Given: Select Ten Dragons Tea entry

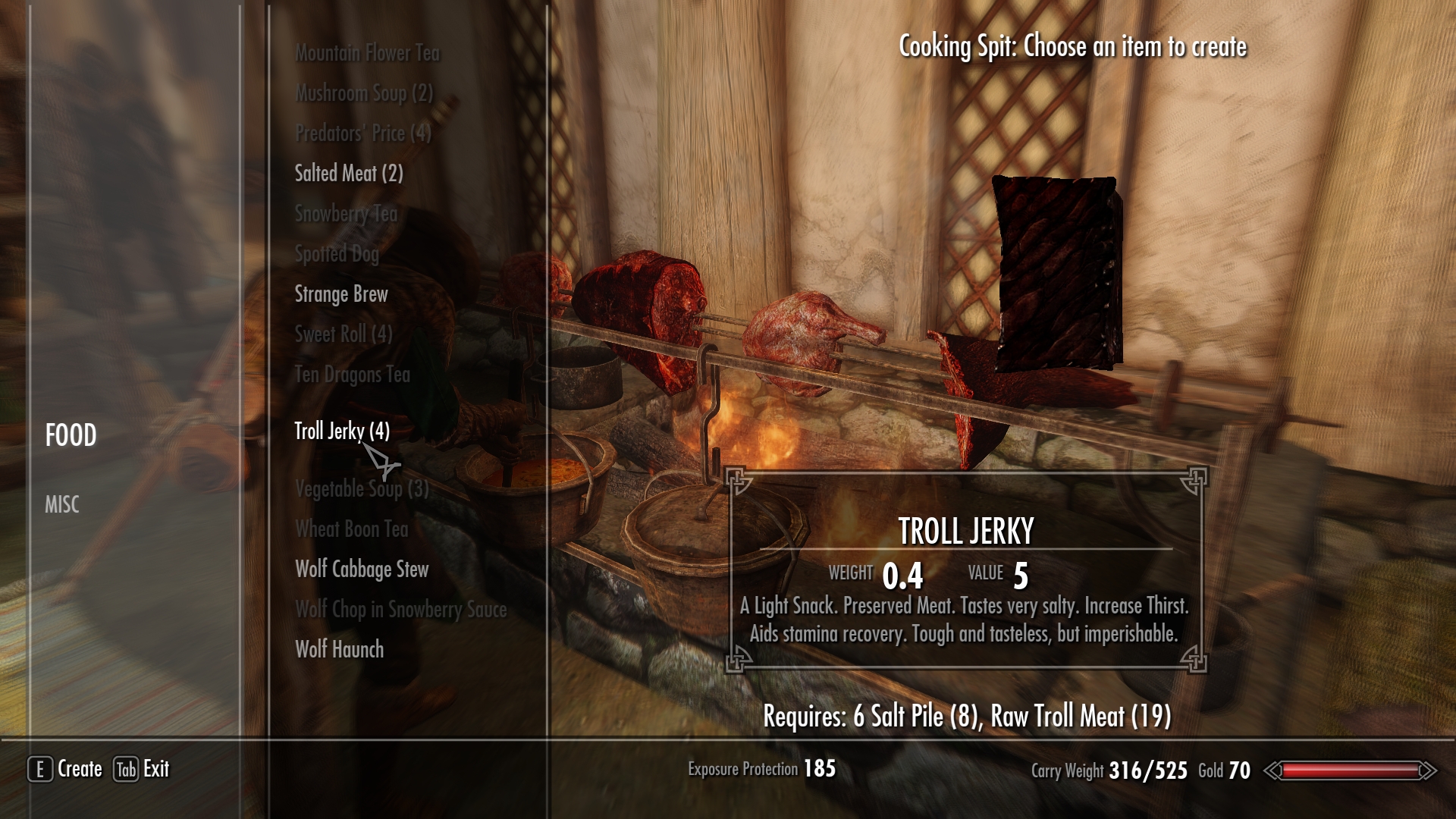Looking at the screenshot, I should tap(353, 375).
